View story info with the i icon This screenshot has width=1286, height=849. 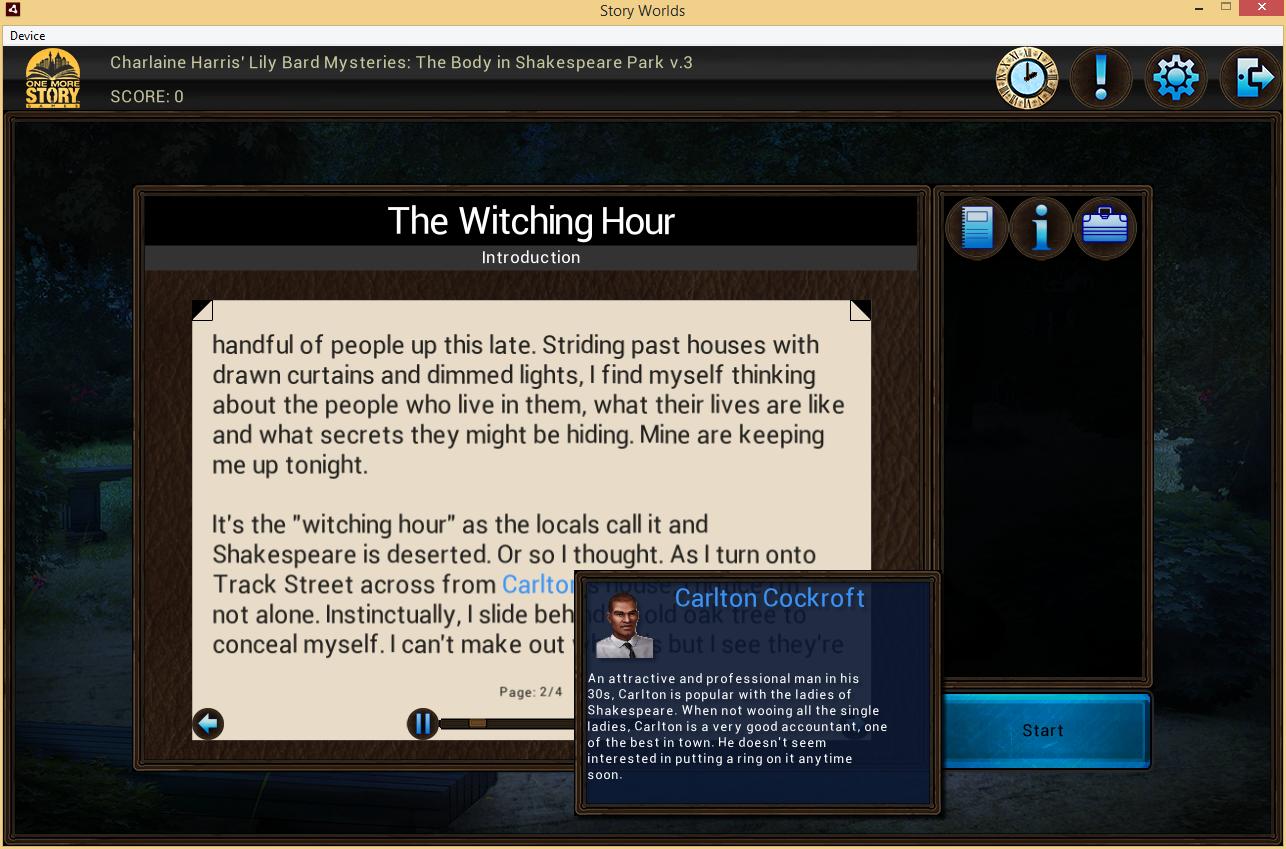[1041, 227]
